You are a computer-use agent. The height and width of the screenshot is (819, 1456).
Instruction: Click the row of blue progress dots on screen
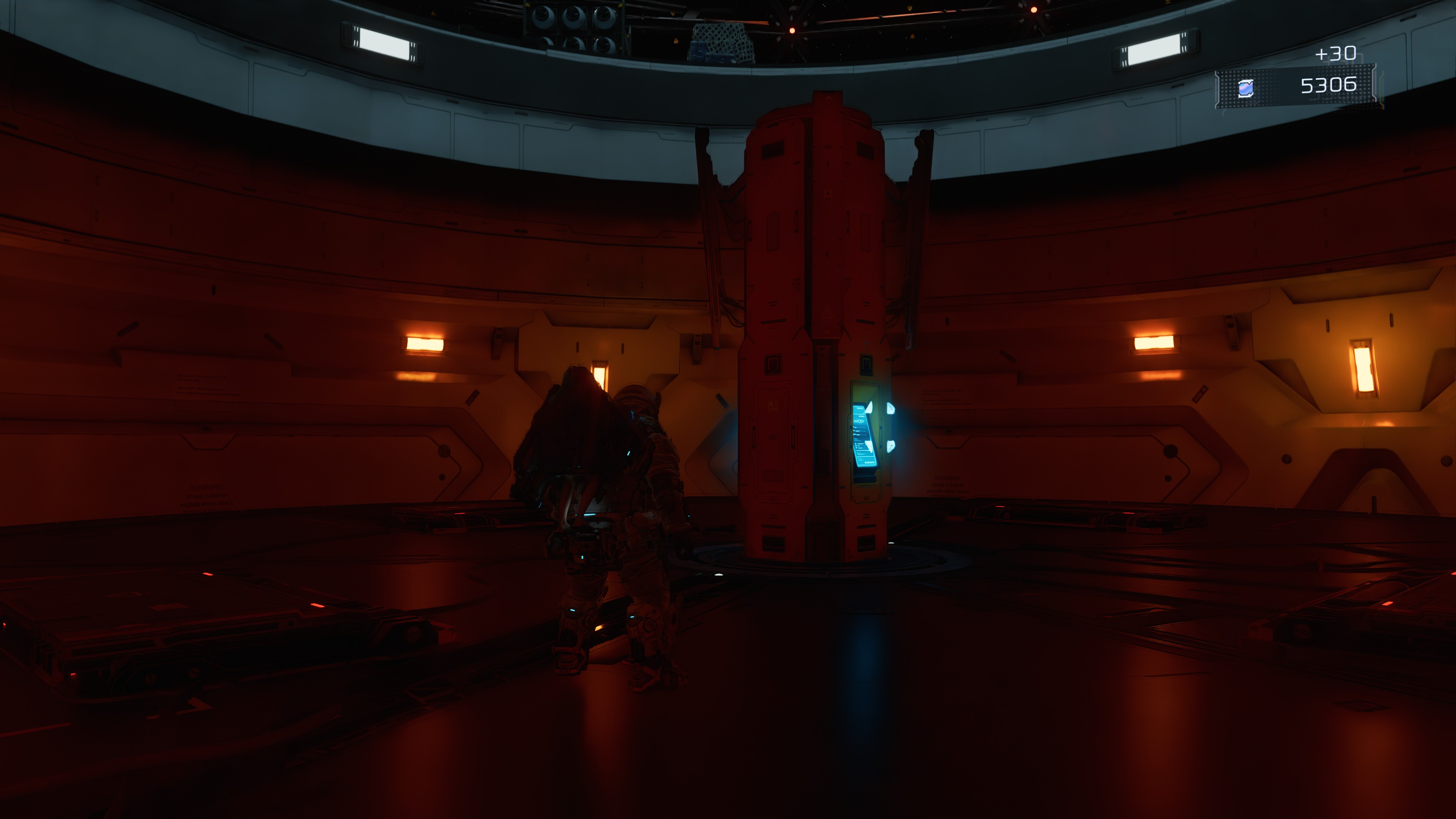[869, 462]
